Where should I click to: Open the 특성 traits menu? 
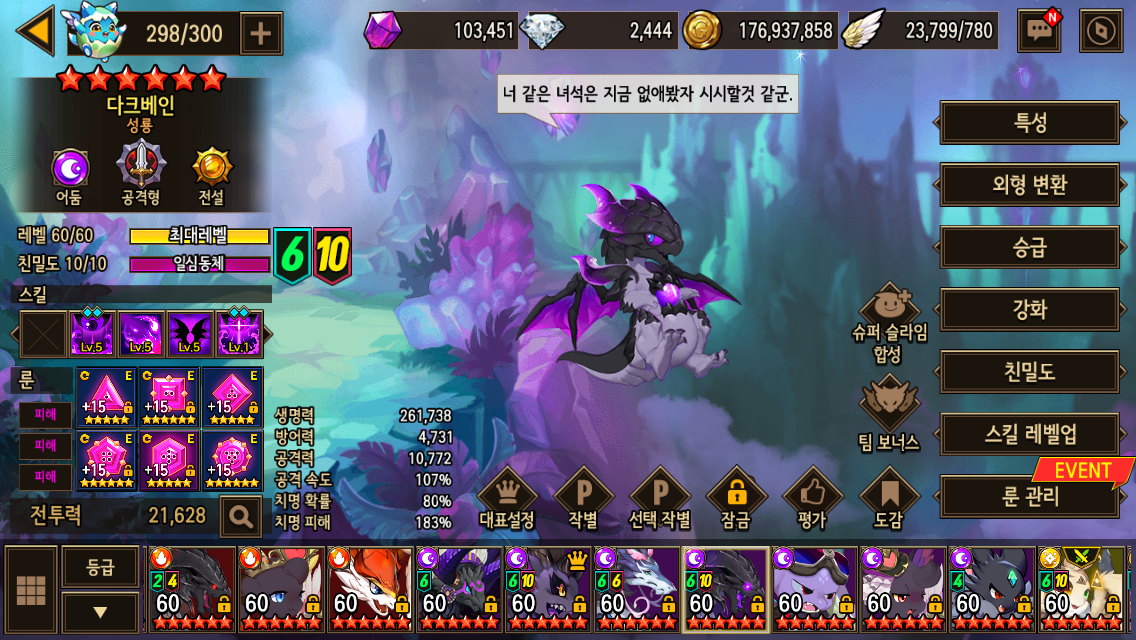(1029, 123)
